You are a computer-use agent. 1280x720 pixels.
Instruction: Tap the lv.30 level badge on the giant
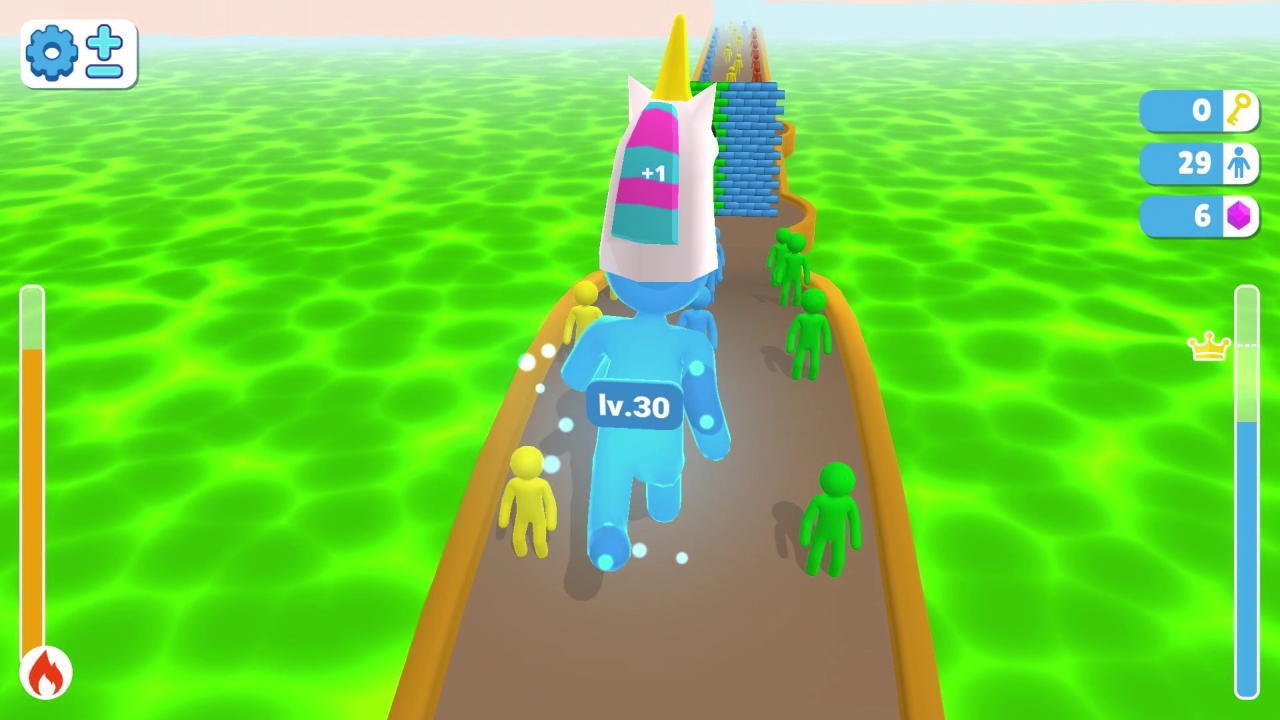pyautogui.click(x=632, y=406)
